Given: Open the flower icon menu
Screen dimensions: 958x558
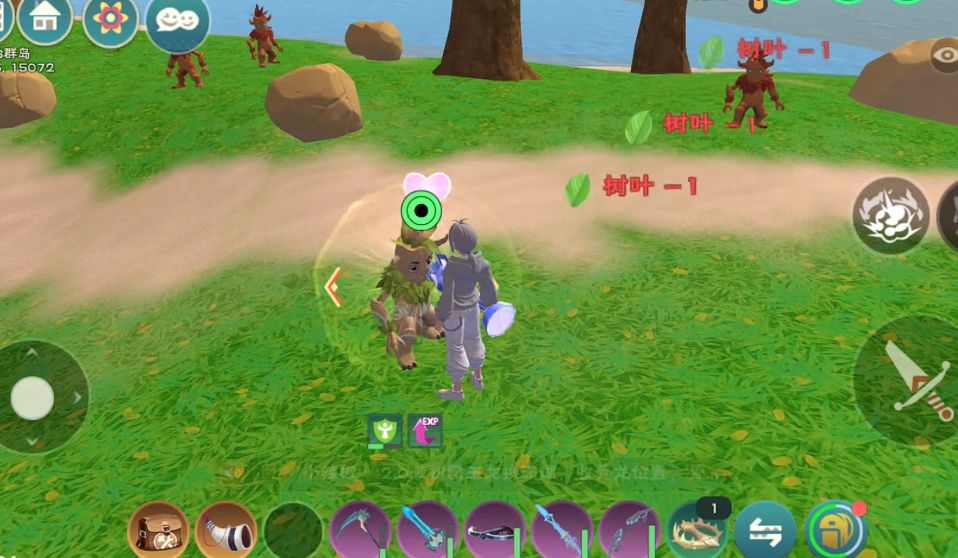Looking at the screenshot, I should click(110, 20).
